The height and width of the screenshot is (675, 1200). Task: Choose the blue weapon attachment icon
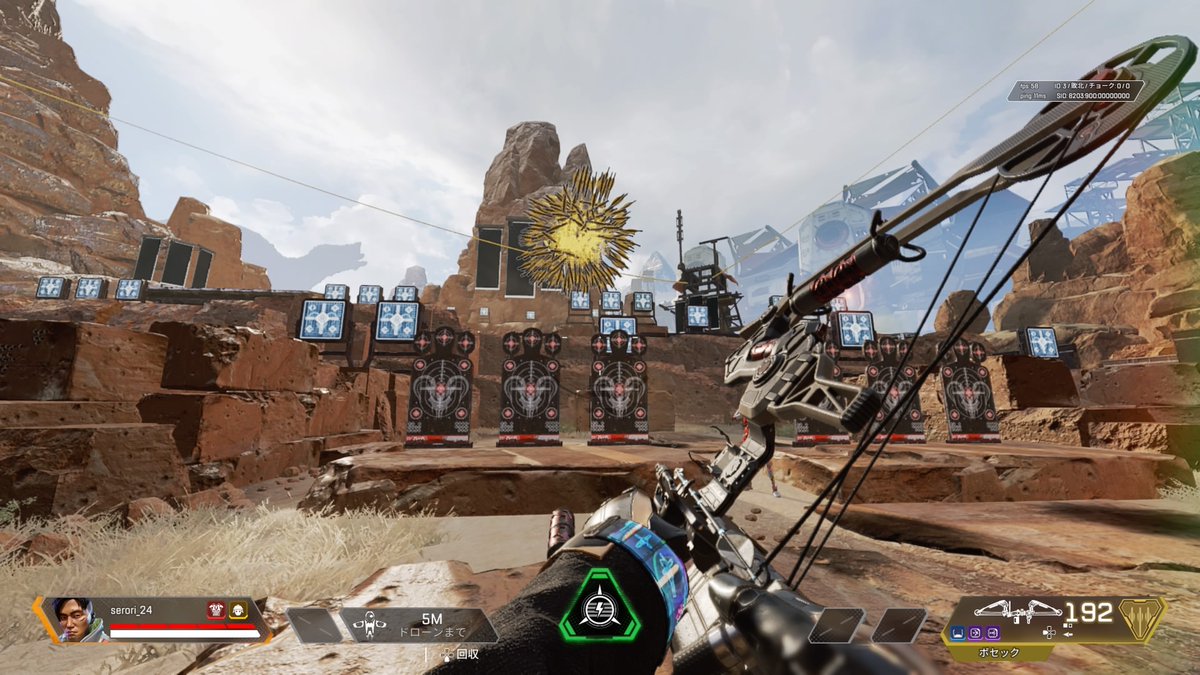tap(959, 632)
